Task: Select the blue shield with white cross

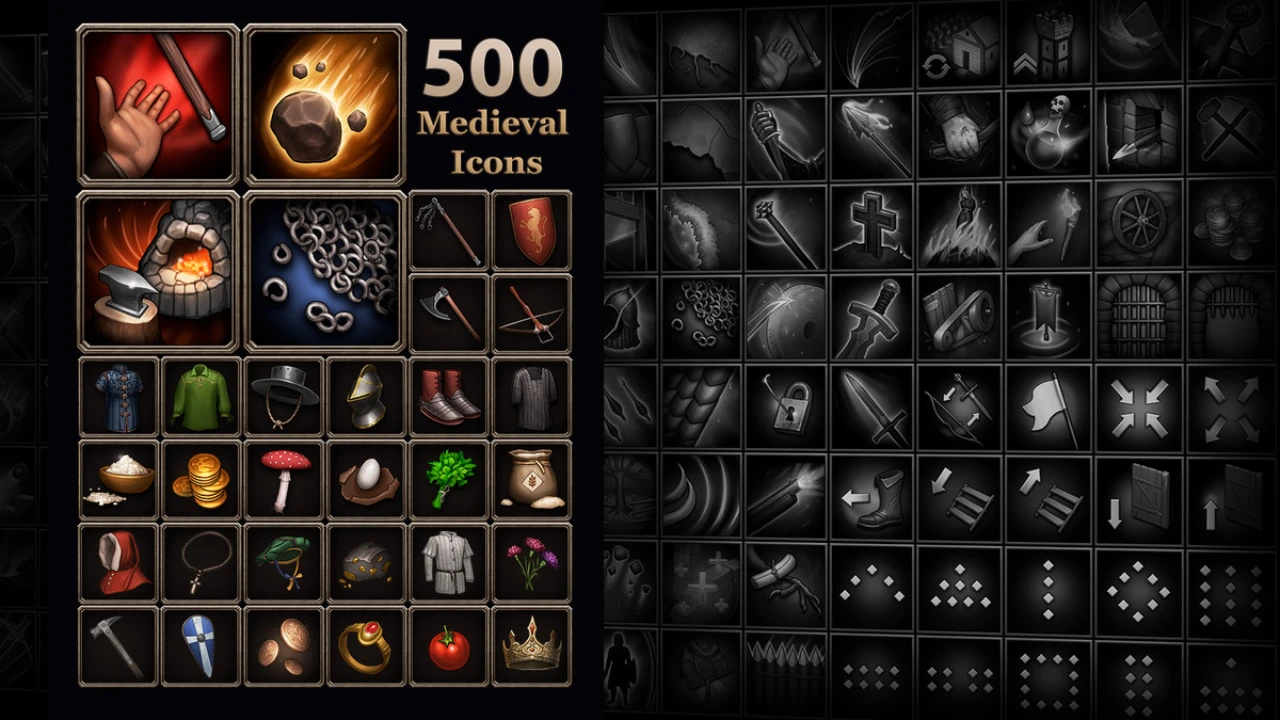Action: [201, 646]
